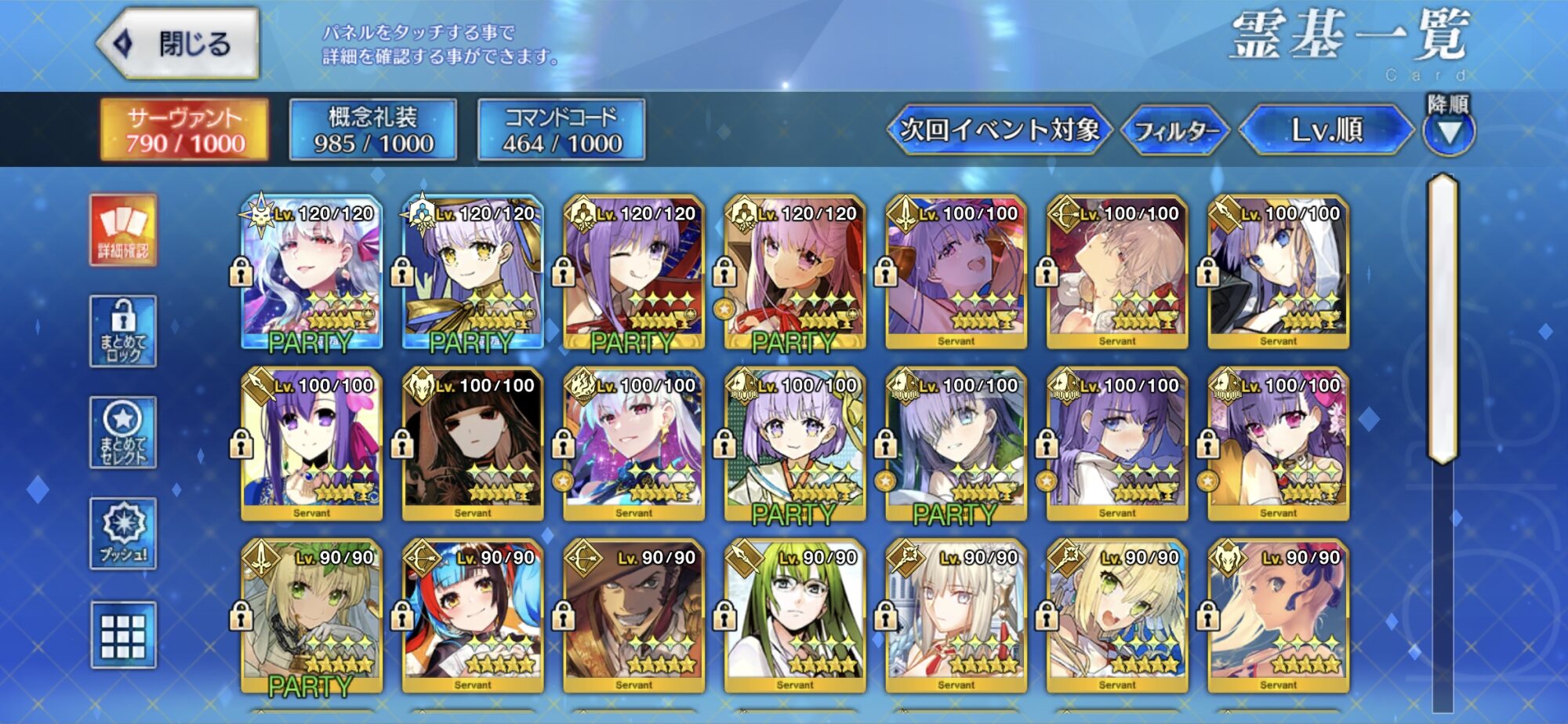Toggle the 次回イベント対象 filter
1568x724 pixels.
coord(999,130)
